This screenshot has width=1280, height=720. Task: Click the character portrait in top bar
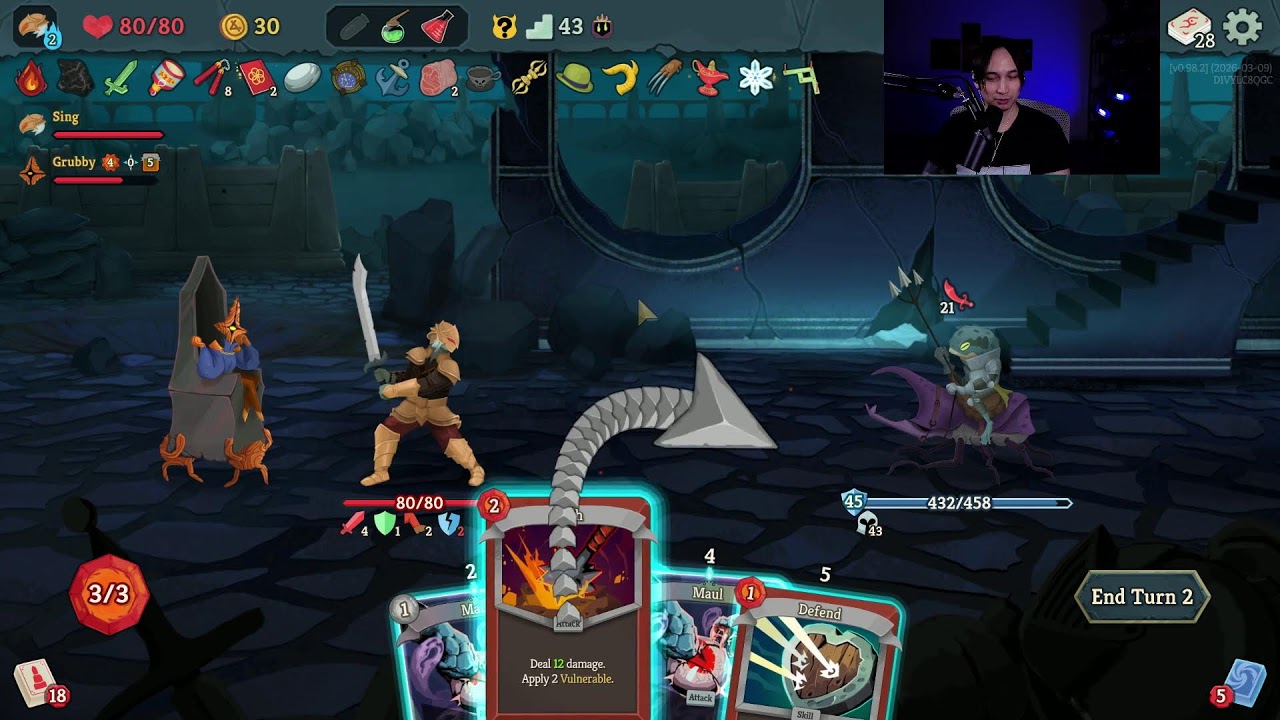[x=36, y=27]
